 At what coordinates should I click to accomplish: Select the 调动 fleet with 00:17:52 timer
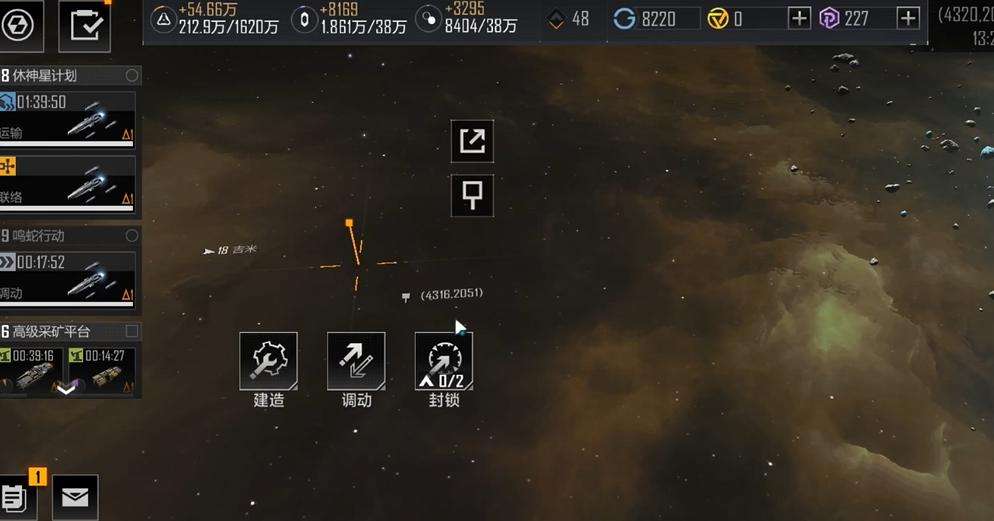68,277
